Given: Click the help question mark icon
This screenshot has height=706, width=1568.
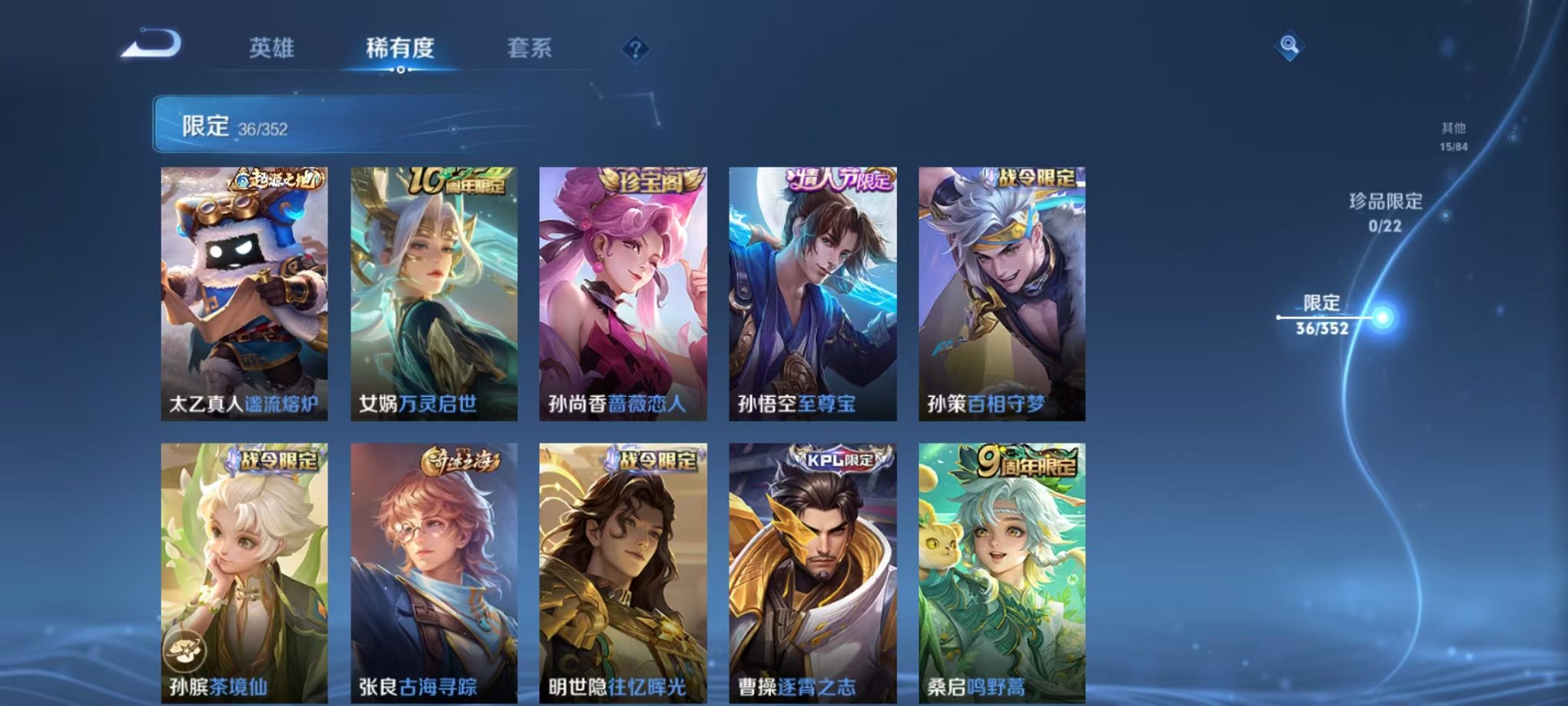Looking at the screenshot, I should click(x=635, y=48).
